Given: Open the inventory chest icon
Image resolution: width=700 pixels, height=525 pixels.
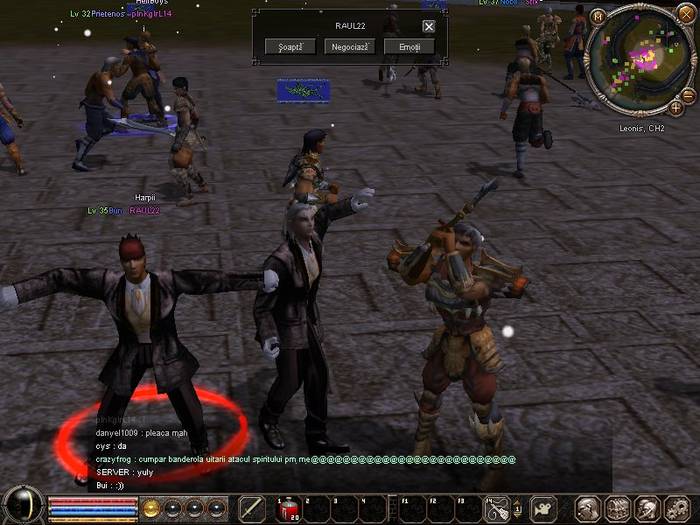Looking at the screenshot, I should point(617,508).
